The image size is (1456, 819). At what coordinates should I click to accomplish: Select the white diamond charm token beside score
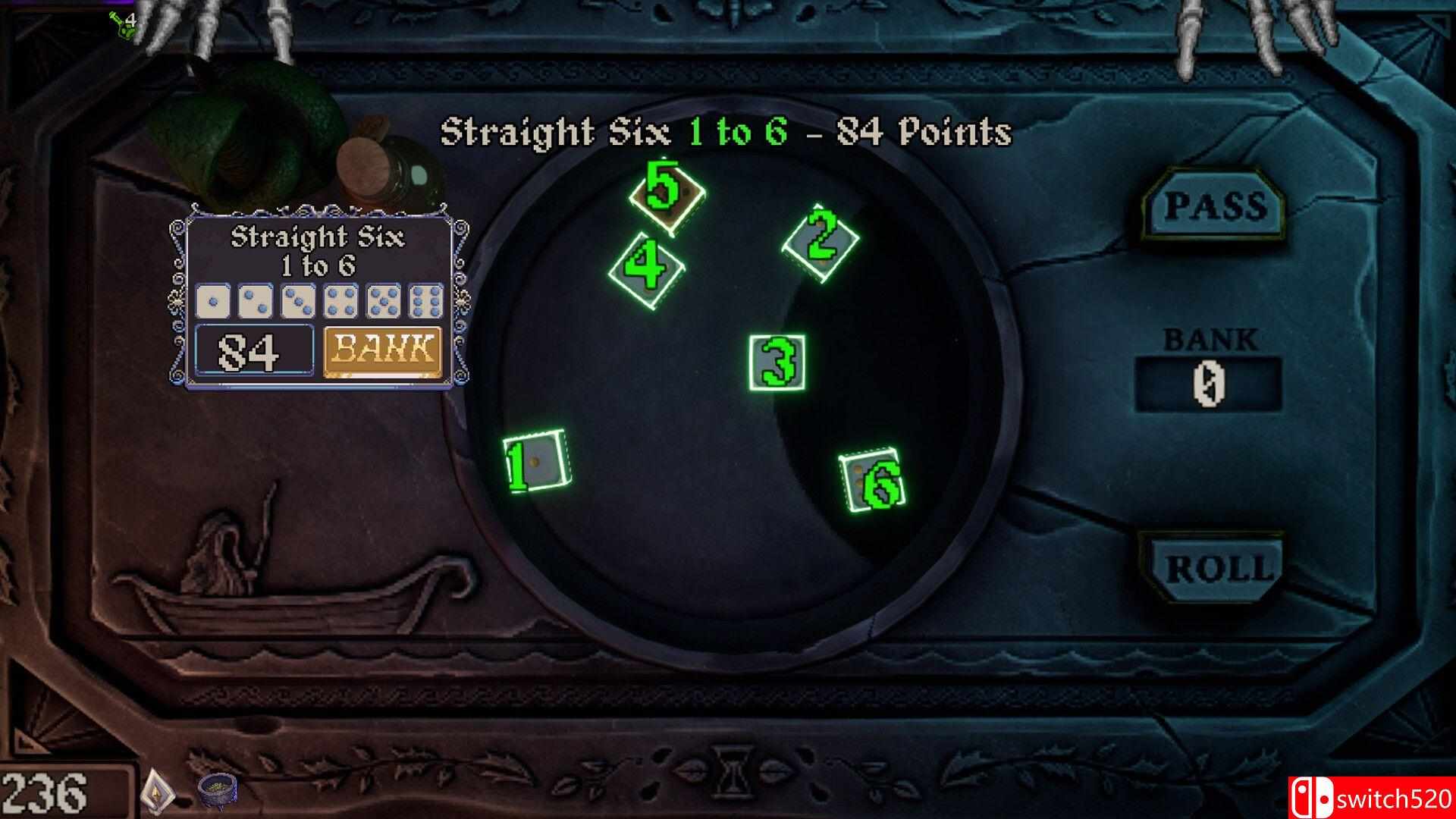point(157,792)
